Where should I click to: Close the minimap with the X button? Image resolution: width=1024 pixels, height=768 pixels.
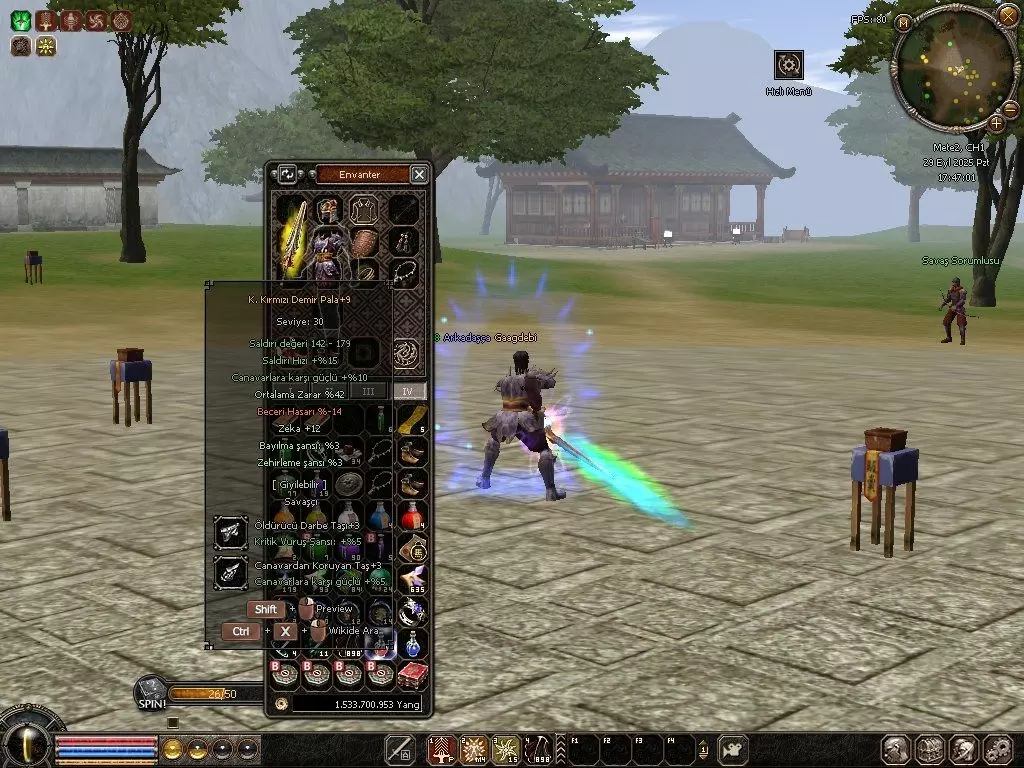pyautogui.click(x=1007, y=16)
